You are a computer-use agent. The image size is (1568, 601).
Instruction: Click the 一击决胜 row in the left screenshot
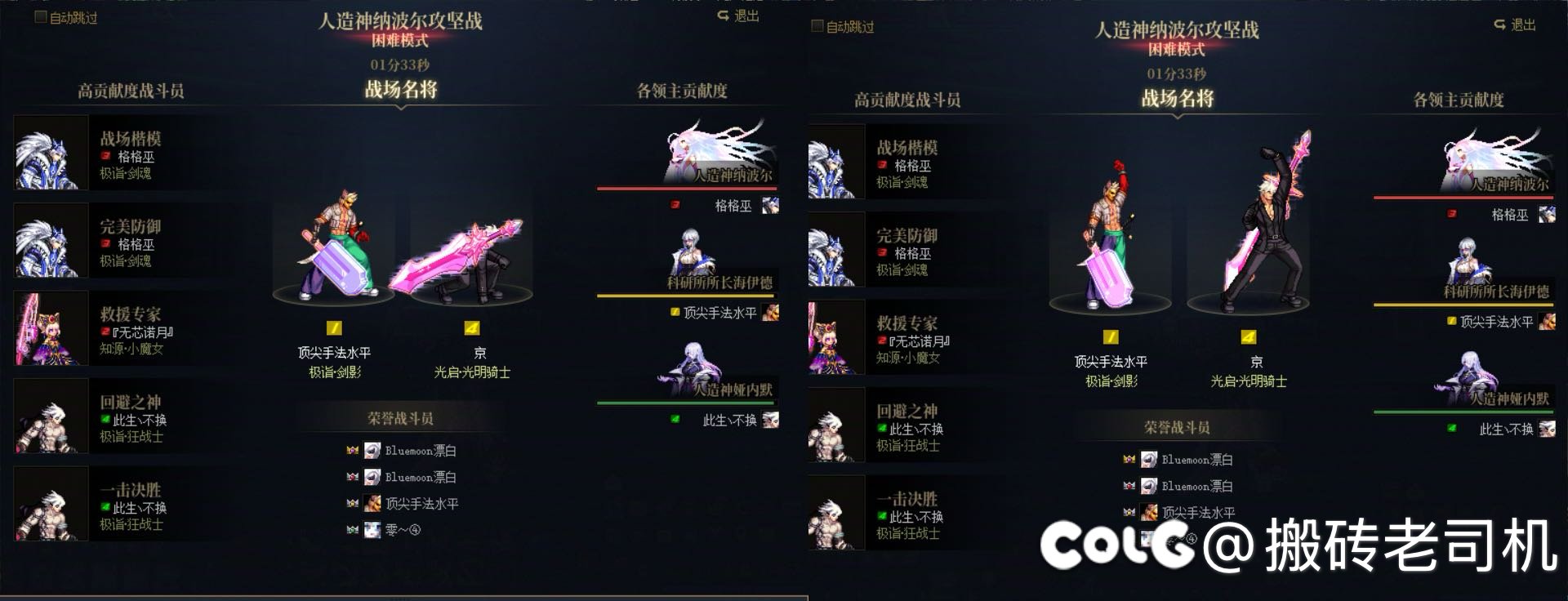(x=114, y=505)
